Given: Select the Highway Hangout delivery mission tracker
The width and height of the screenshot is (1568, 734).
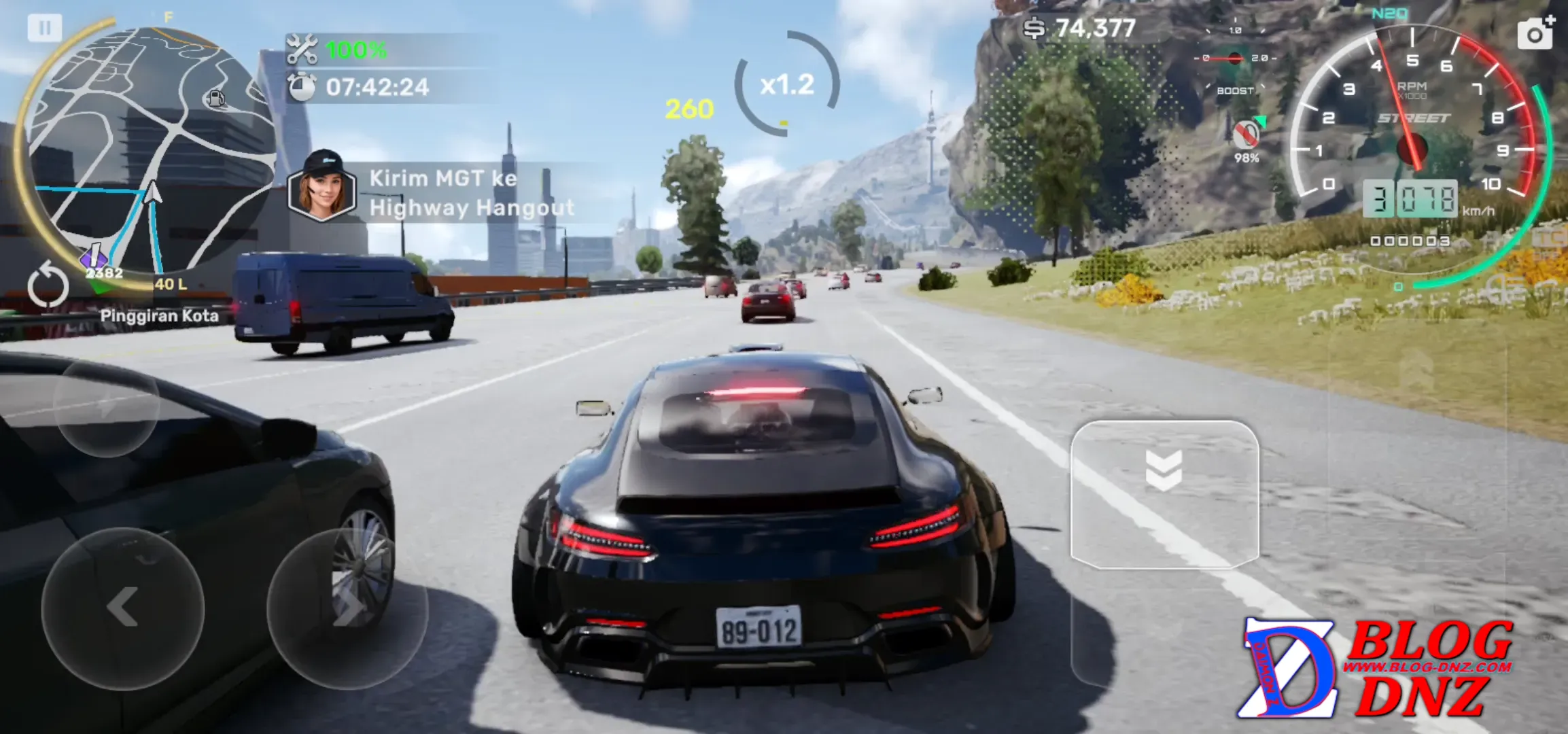Looking at the screenshot, I should [435, 193].
